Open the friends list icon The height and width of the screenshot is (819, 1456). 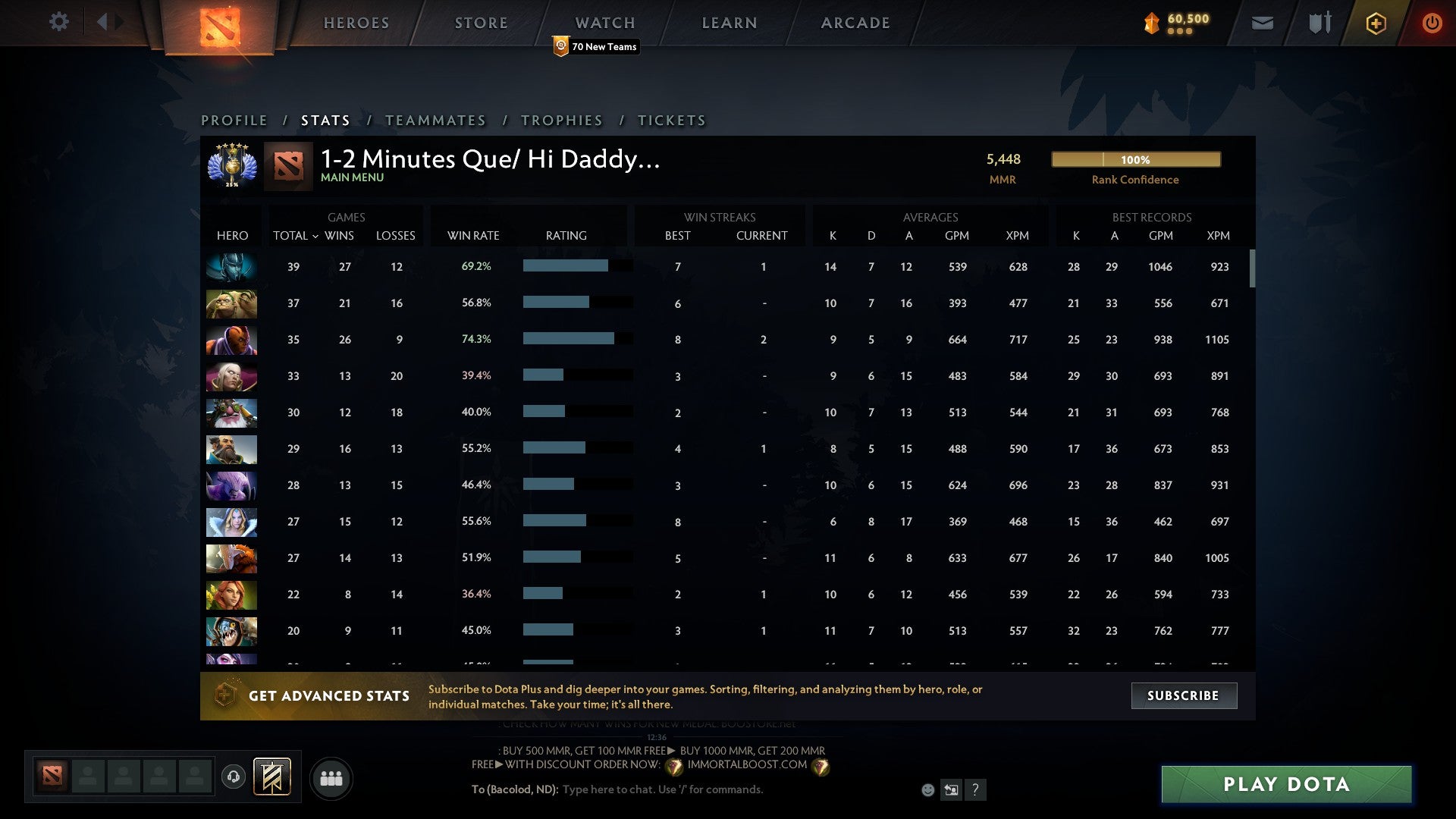(x=331, y=777)
